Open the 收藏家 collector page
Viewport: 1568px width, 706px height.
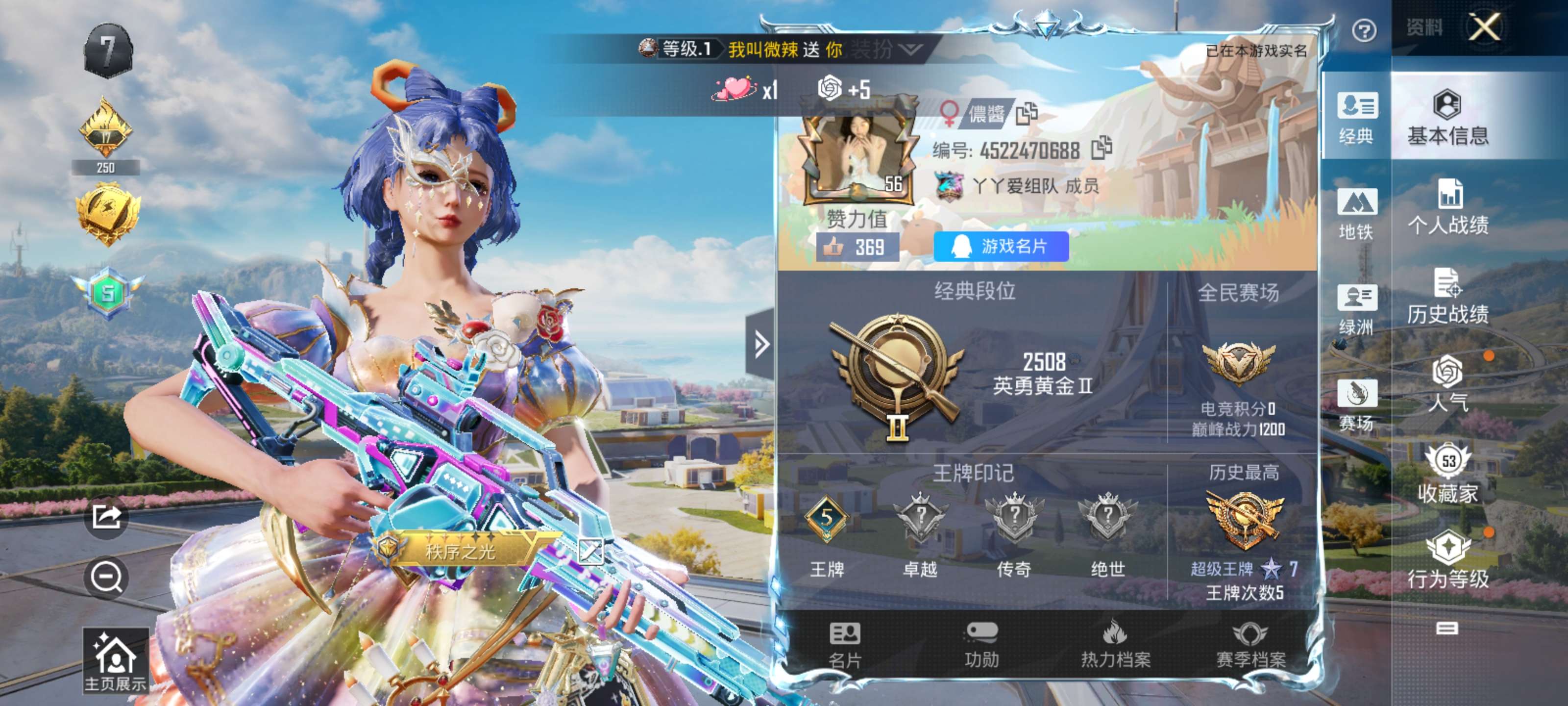1447,474
